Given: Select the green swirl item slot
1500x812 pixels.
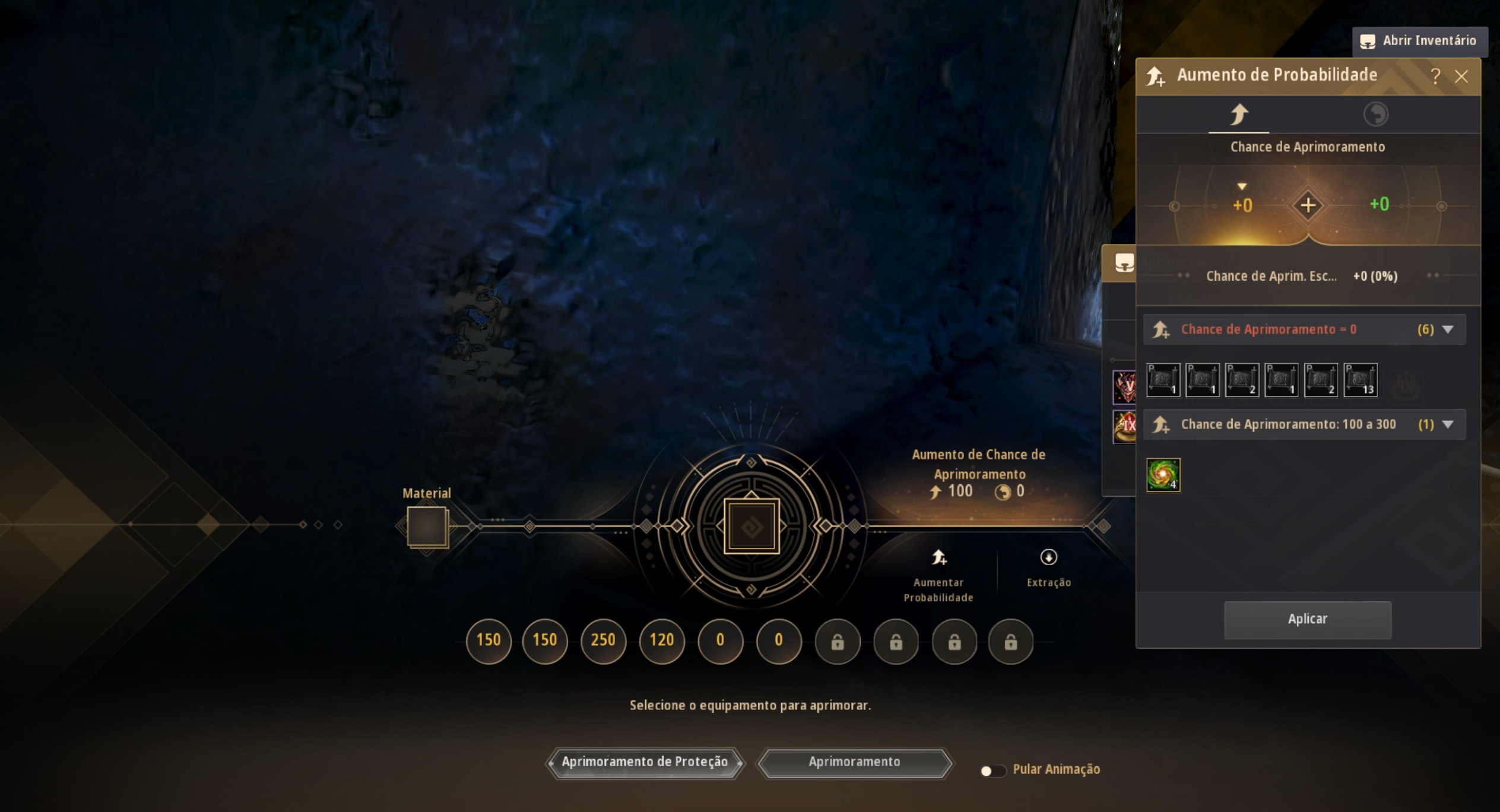Looking at the screenshot, I should [1163, 475].
